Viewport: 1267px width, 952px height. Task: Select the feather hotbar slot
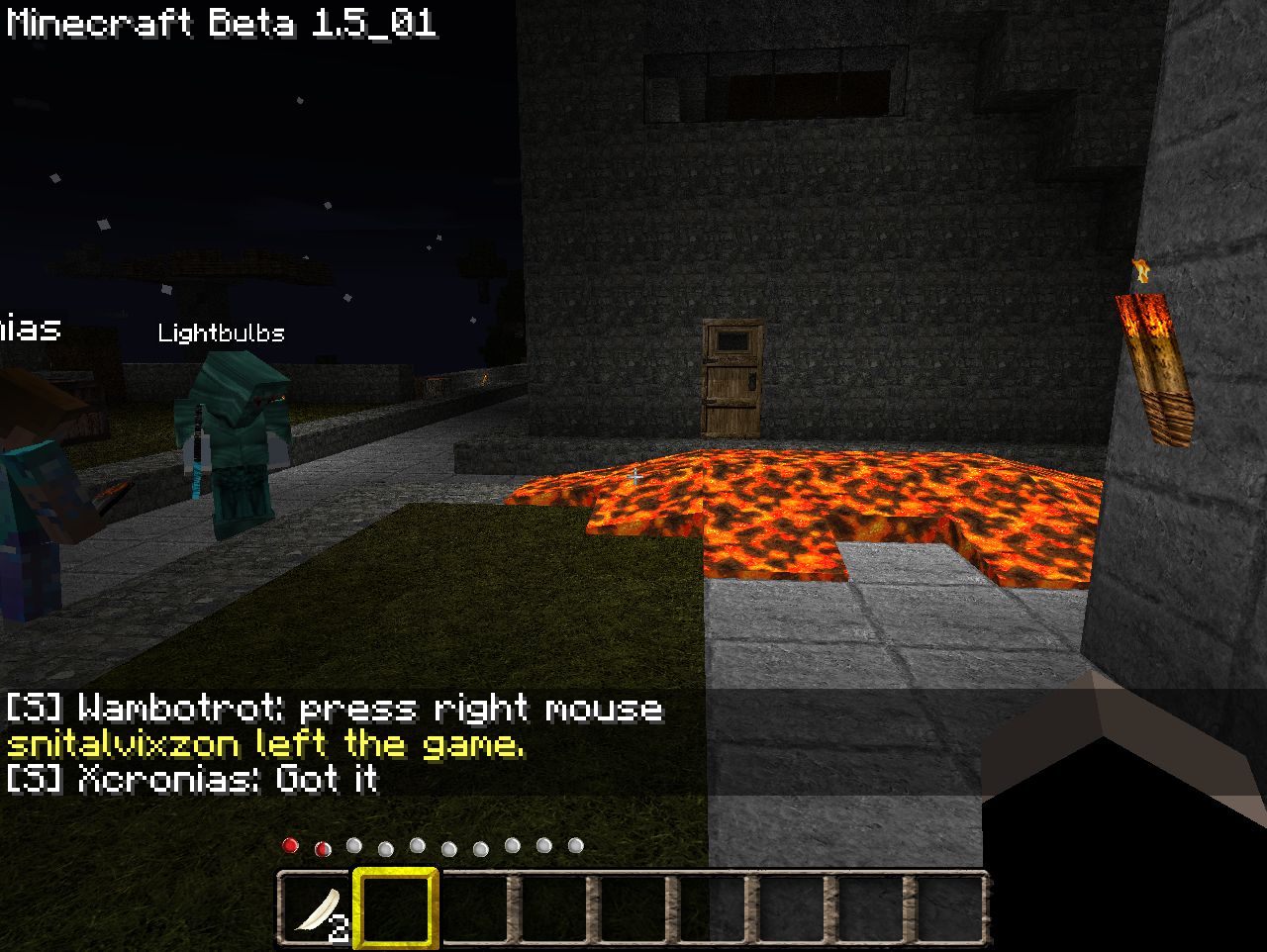tap(316, 908)
